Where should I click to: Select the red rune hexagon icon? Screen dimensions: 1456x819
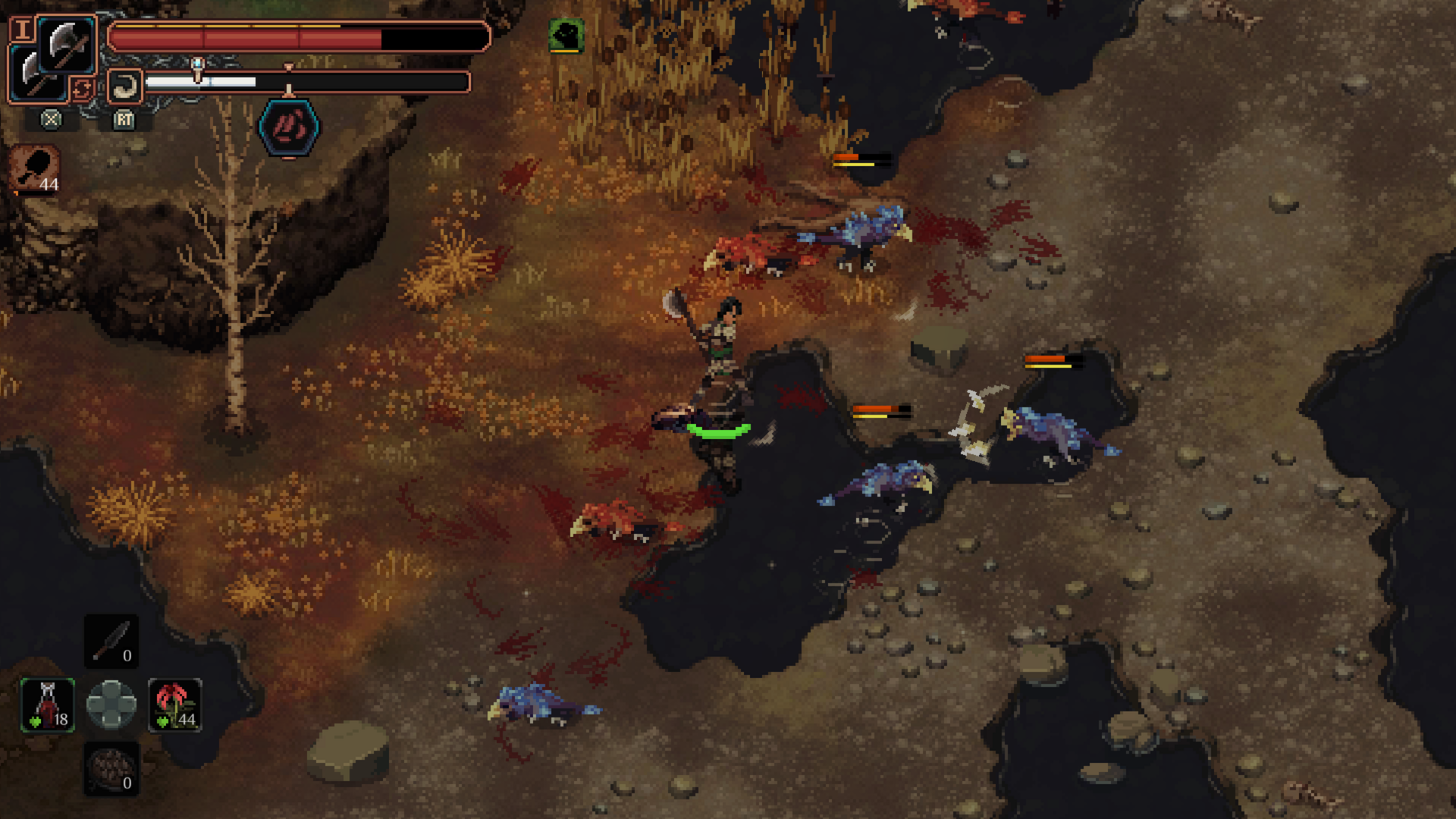click(x=289, y=127)
